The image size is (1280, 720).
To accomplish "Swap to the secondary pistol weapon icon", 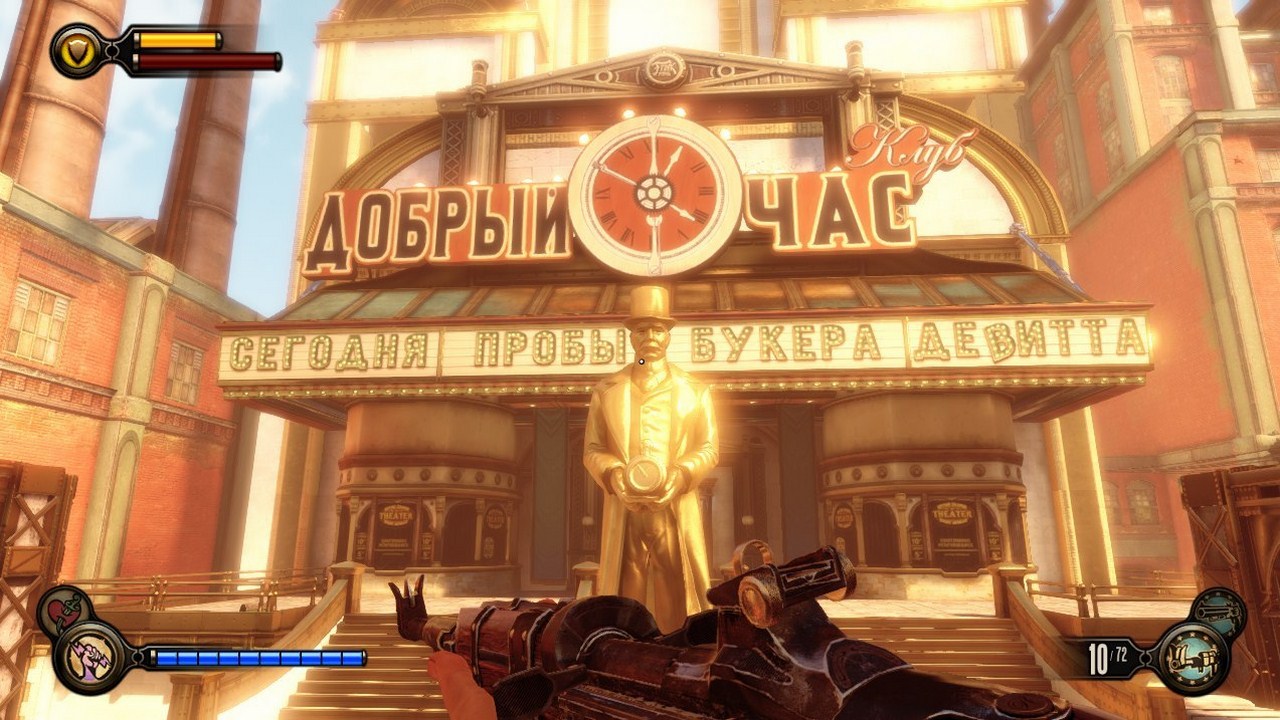I will click(x=1219, y=609).
